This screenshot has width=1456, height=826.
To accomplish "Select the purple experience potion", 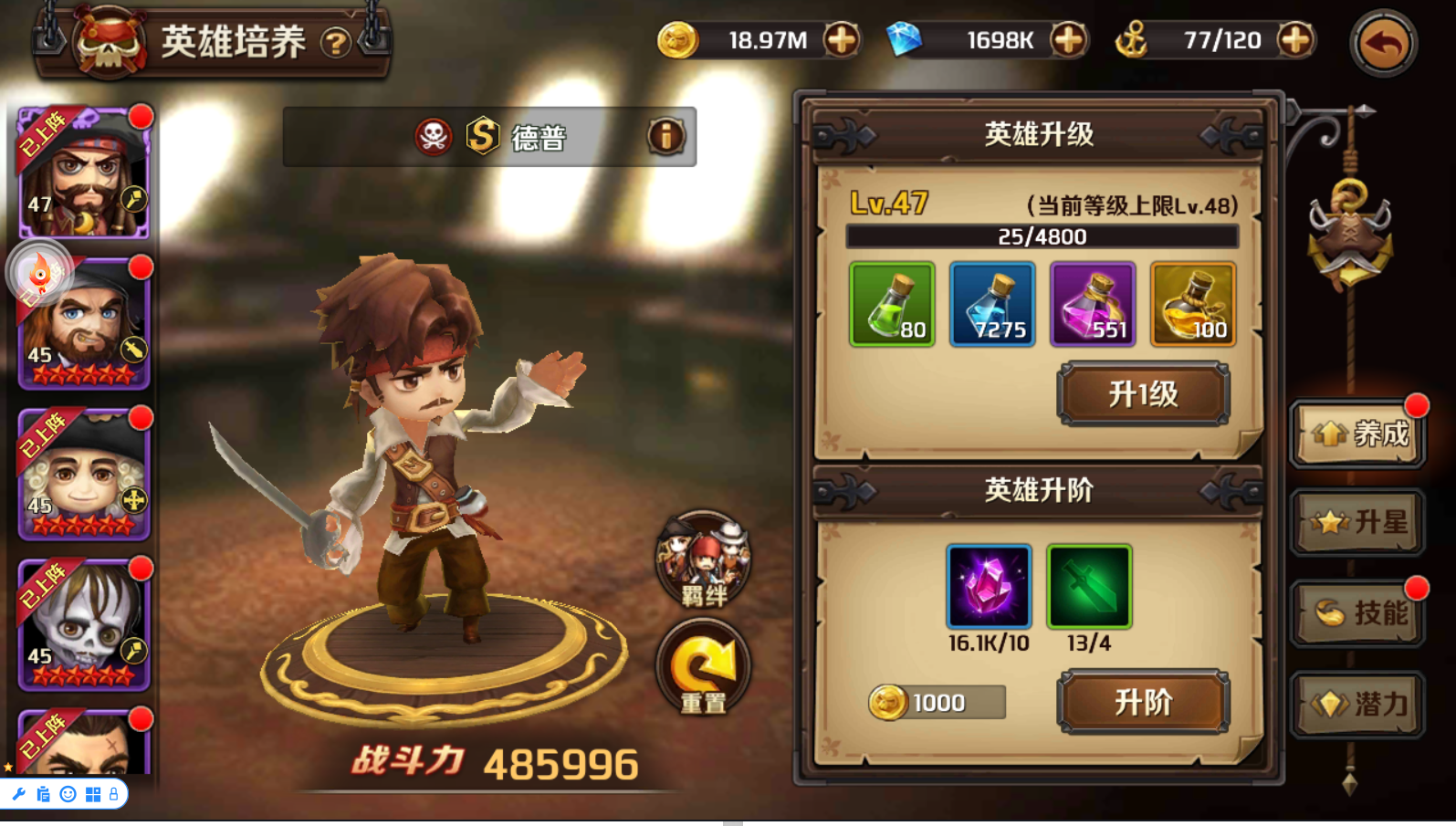I will pyautogui.click(x=1093, y=304).
